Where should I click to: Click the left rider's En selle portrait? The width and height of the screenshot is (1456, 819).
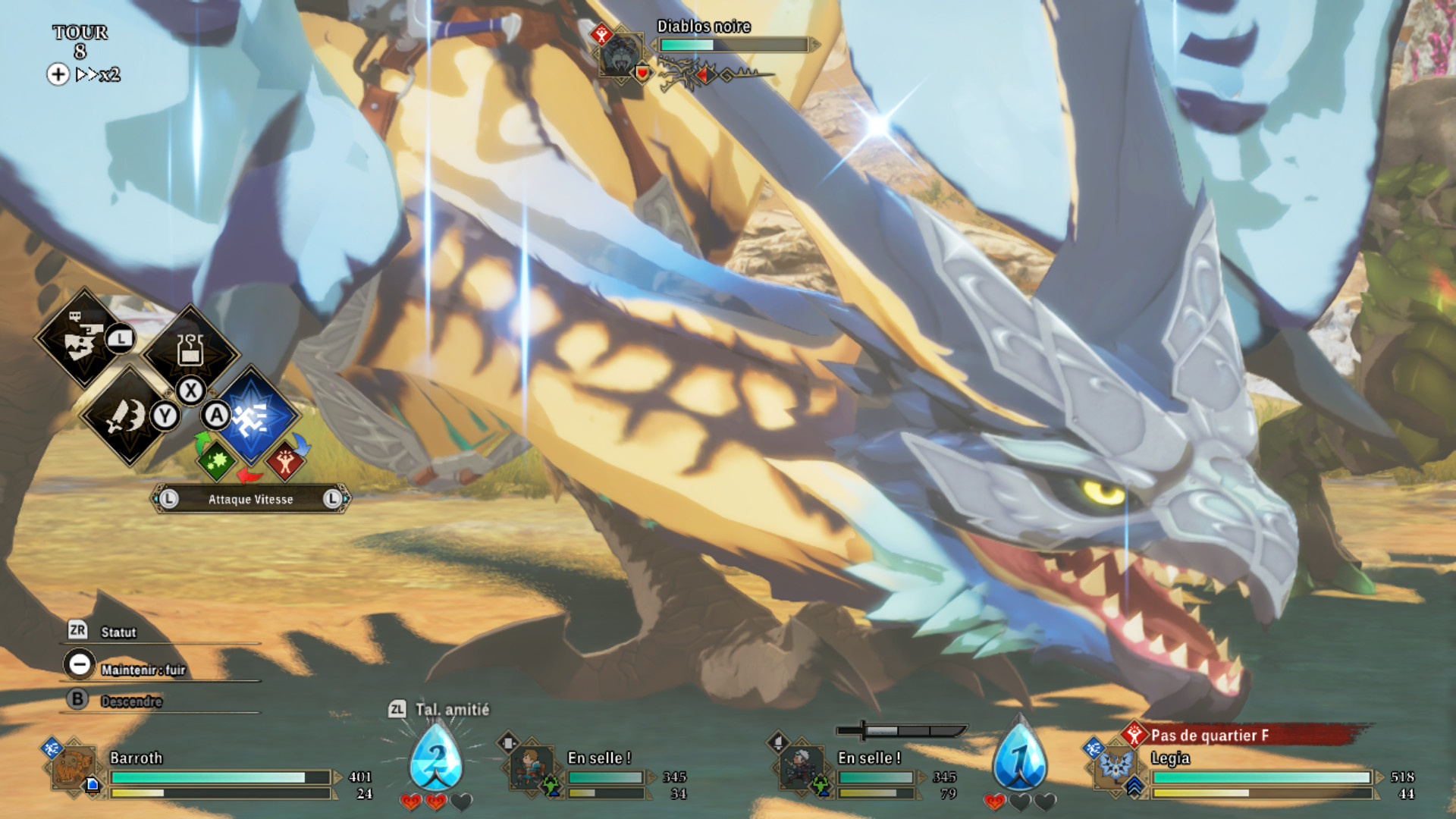[x=531, y=767]
